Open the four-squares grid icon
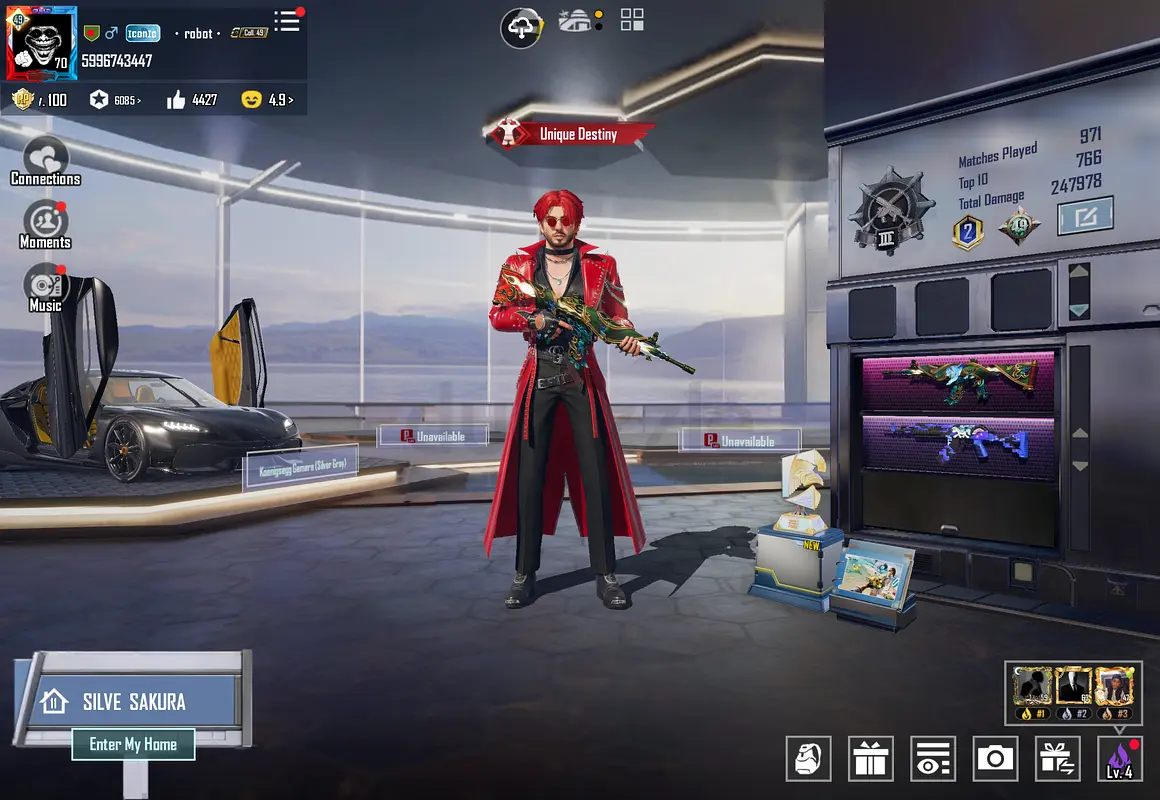Viewport: 1160px width, 800px height. click(632, 20)
